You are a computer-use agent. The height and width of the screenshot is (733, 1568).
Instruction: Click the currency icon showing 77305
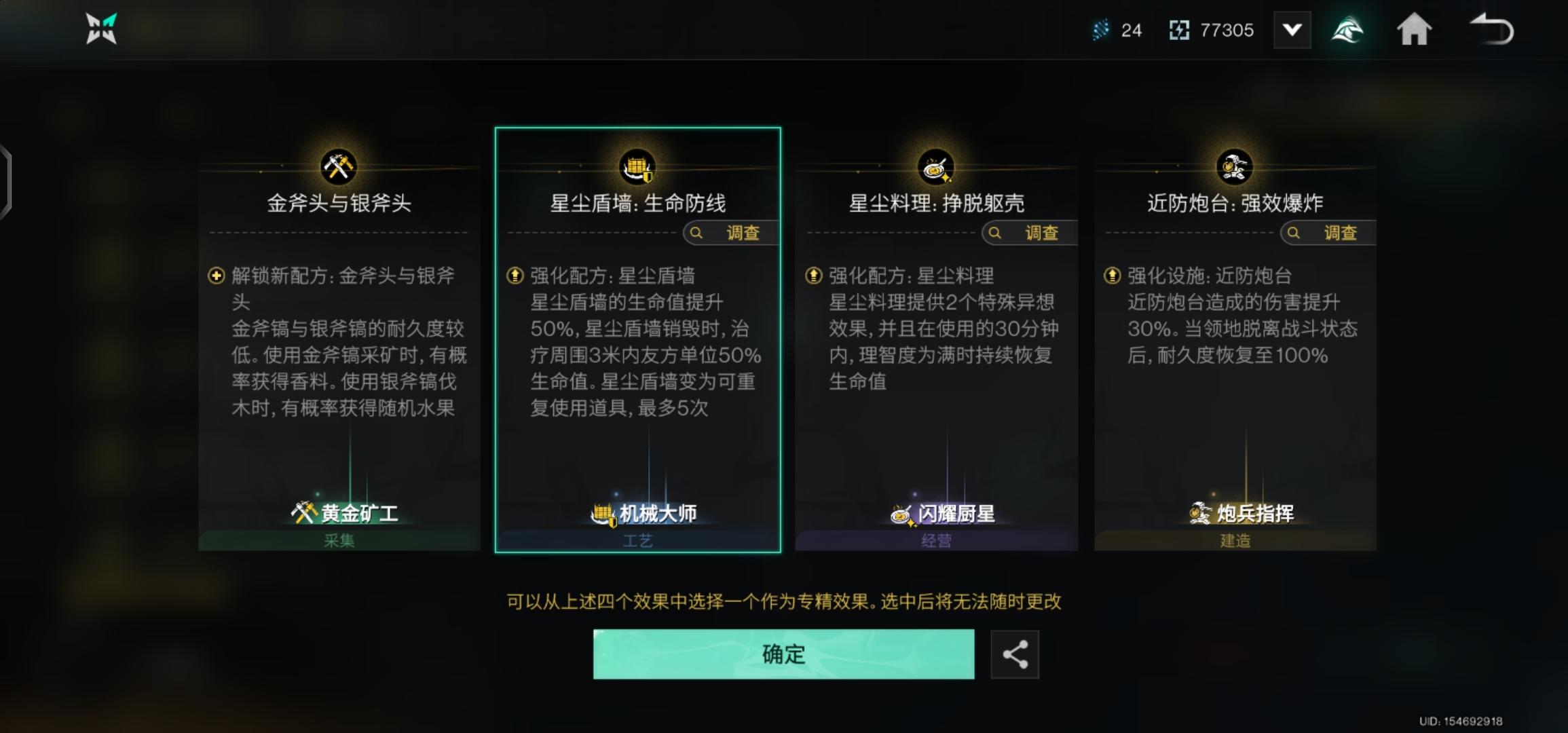click(1180, 29)
